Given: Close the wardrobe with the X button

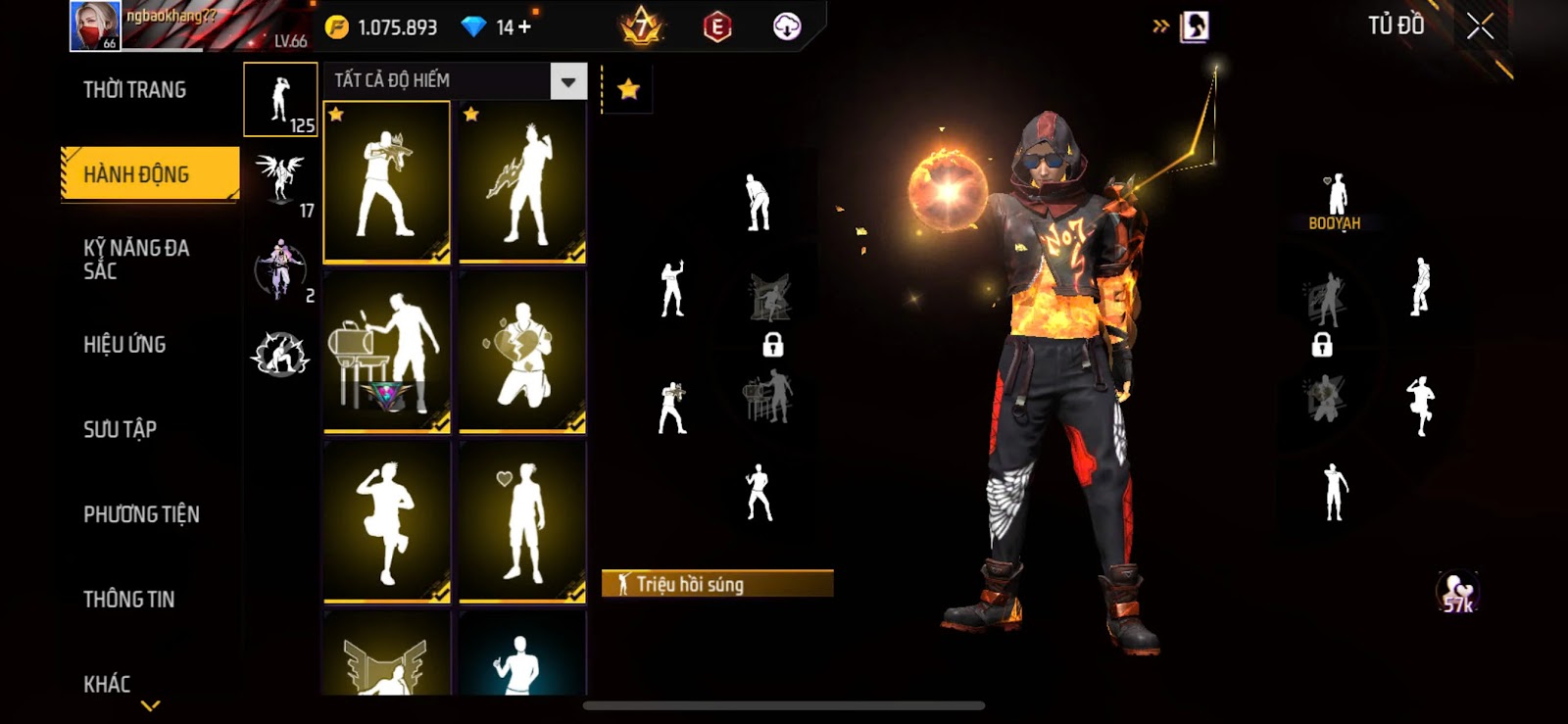Looking at the screenshot, I should (x=1480, y=26).
